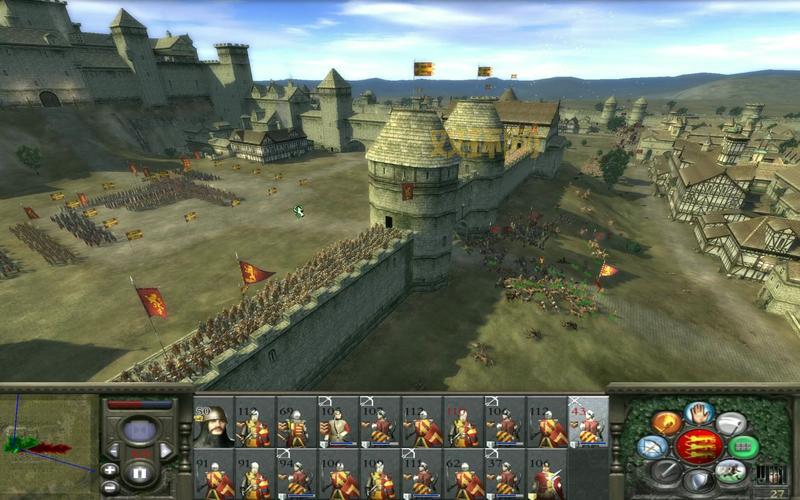
Task: Select the highlighted archer unit card with 43 men
Action: click(588, 422)
